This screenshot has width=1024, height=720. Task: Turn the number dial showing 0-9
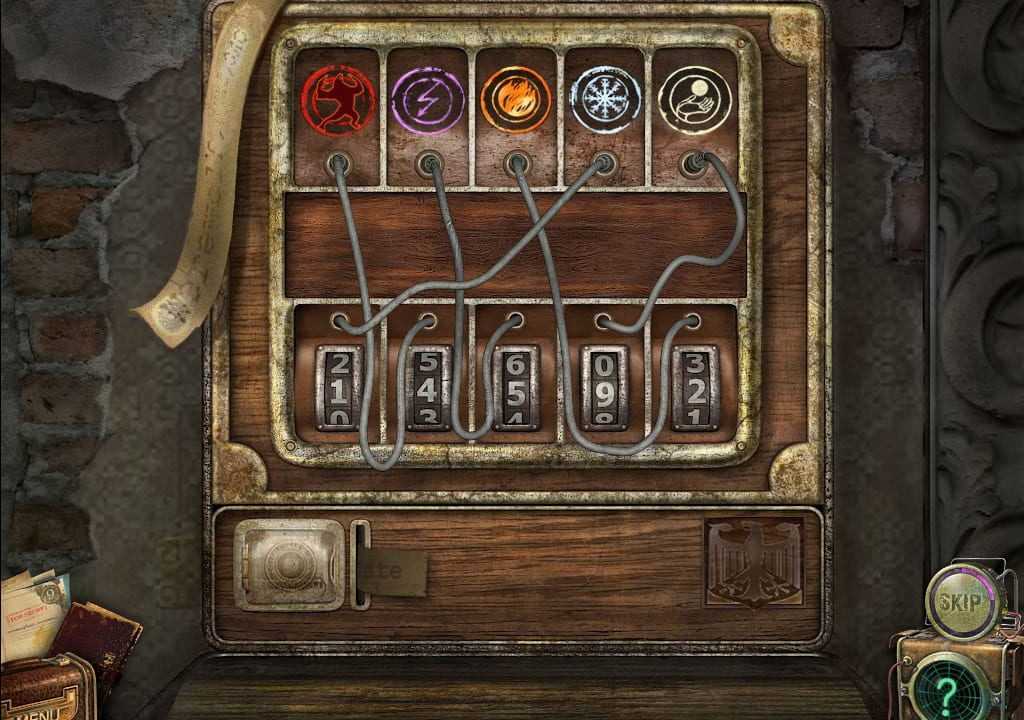pyautogui.click(x=605, y=388)
